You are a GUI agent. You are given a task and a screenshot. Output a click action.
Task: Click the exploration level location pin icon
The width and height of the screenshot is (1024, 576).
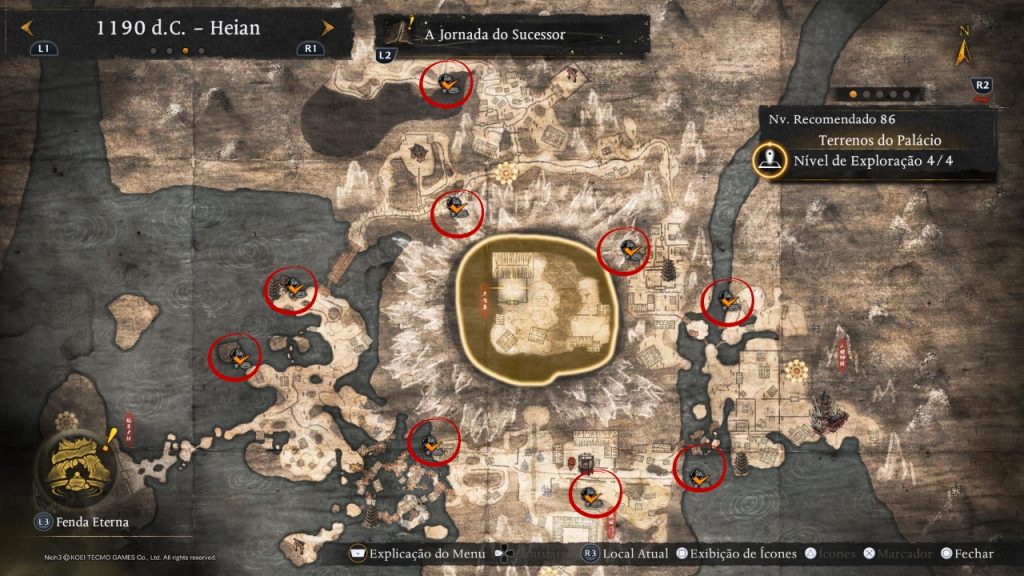(x=769, y=160)
